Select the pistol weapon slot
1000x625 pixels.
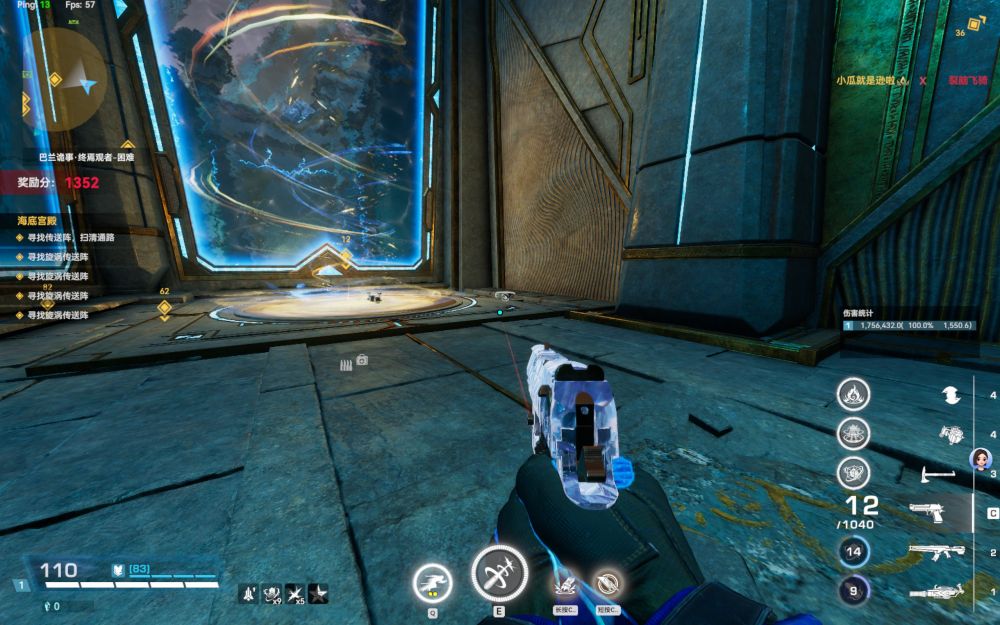pyautogui.click(x=928, y=513)
